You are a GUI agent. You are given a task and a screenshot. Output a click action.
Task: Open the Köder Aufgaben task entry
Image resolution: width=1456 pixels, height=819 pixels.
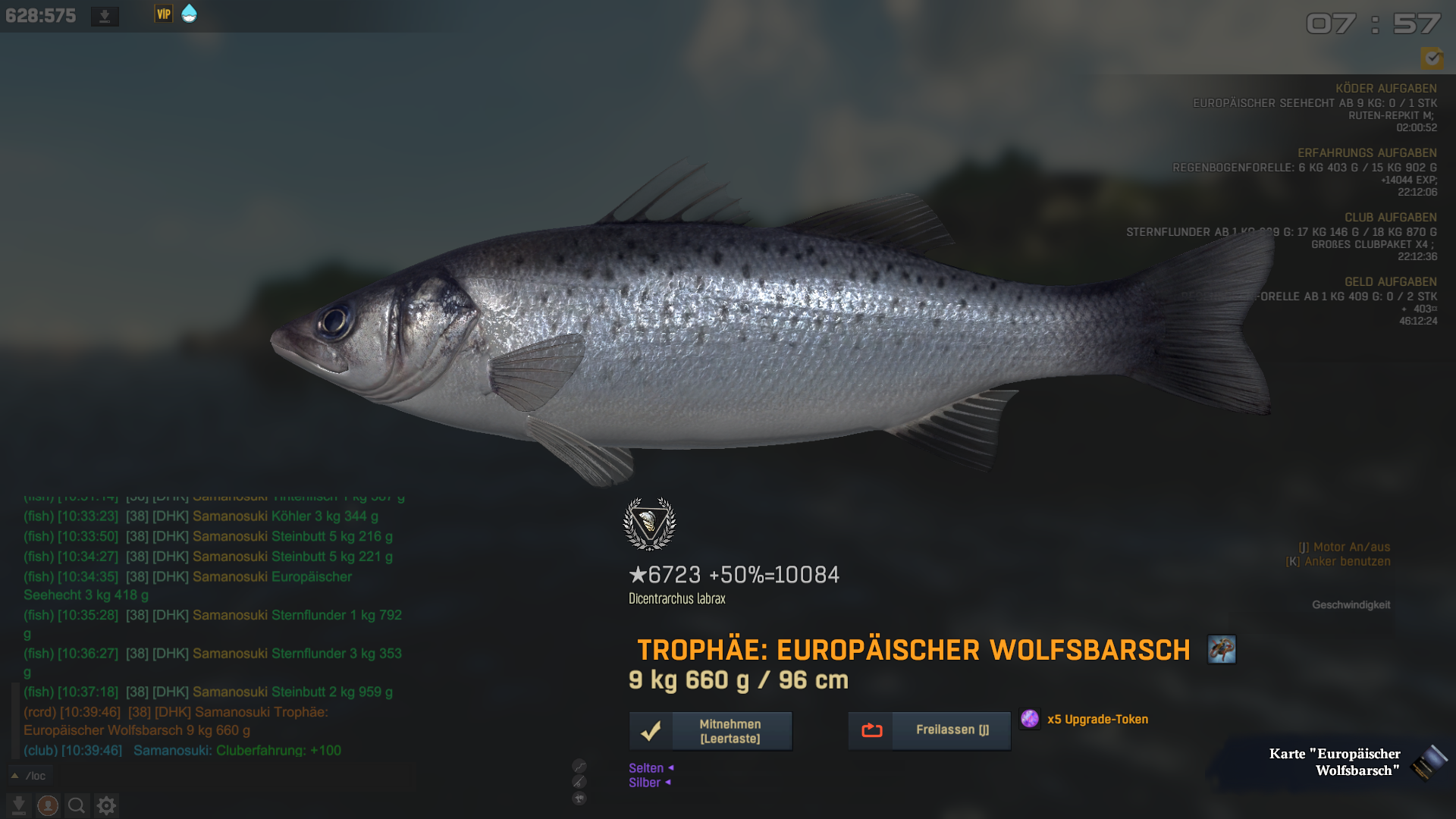point(1385,89)
